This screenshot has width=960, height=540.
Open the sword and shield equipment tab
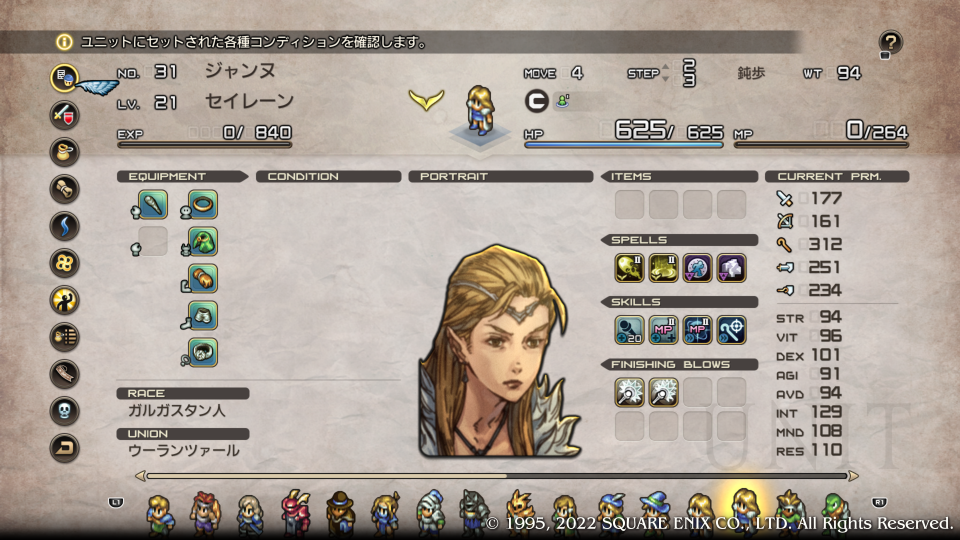tap(65, 114)
